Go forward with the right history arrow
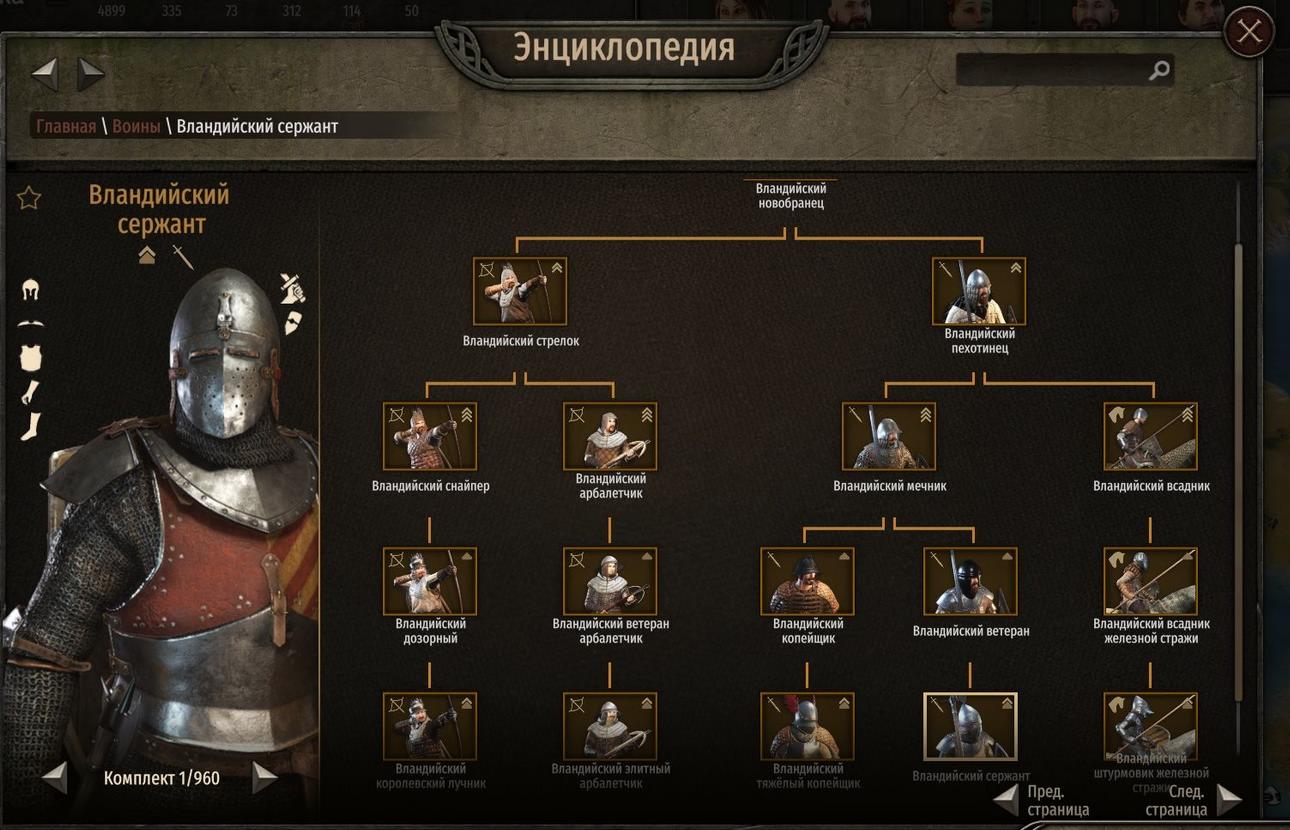1290x830 pixels. [91, 72]
